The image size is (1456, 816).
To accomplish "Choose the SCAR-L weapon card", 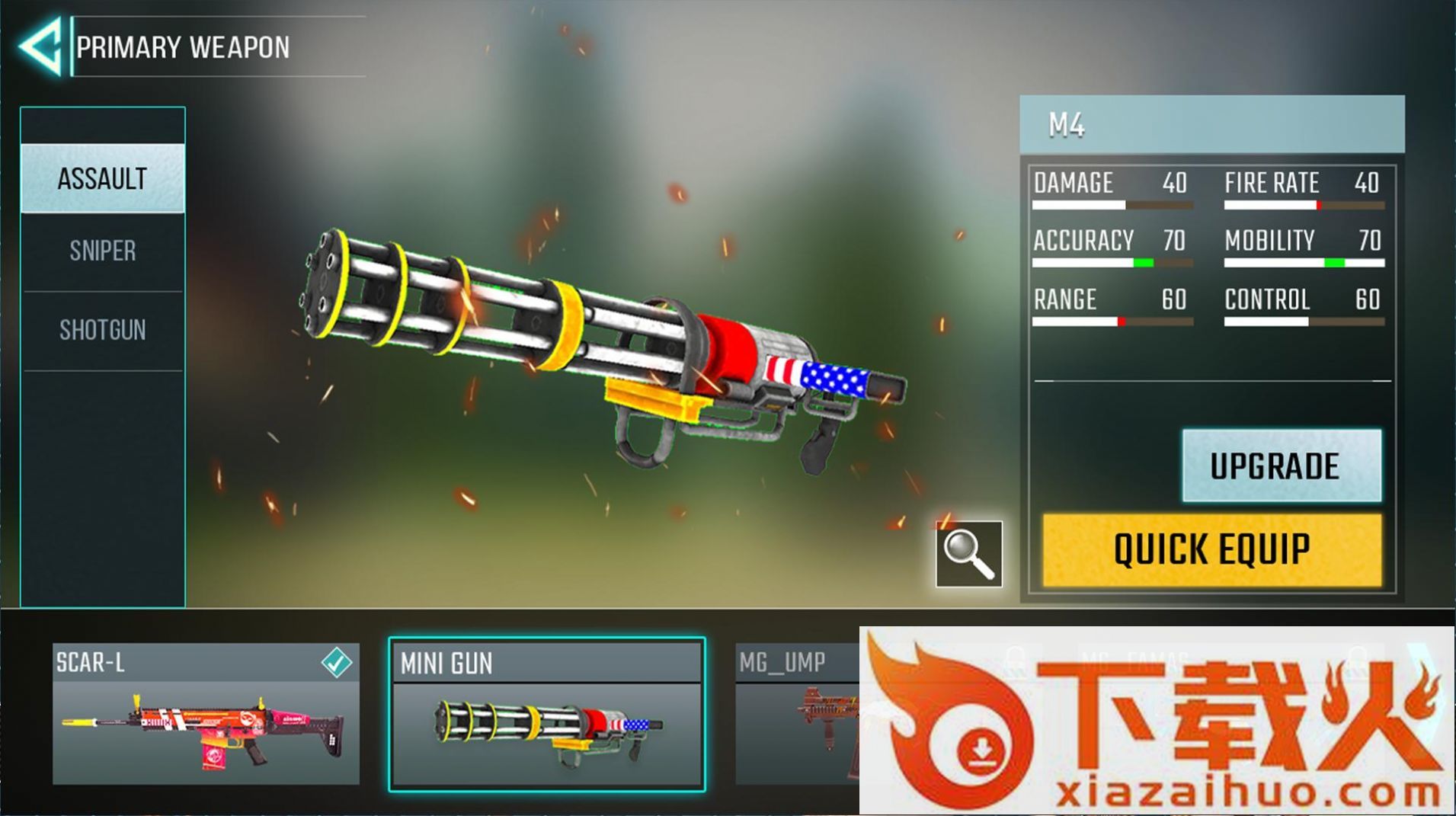I will click(206, 714).
